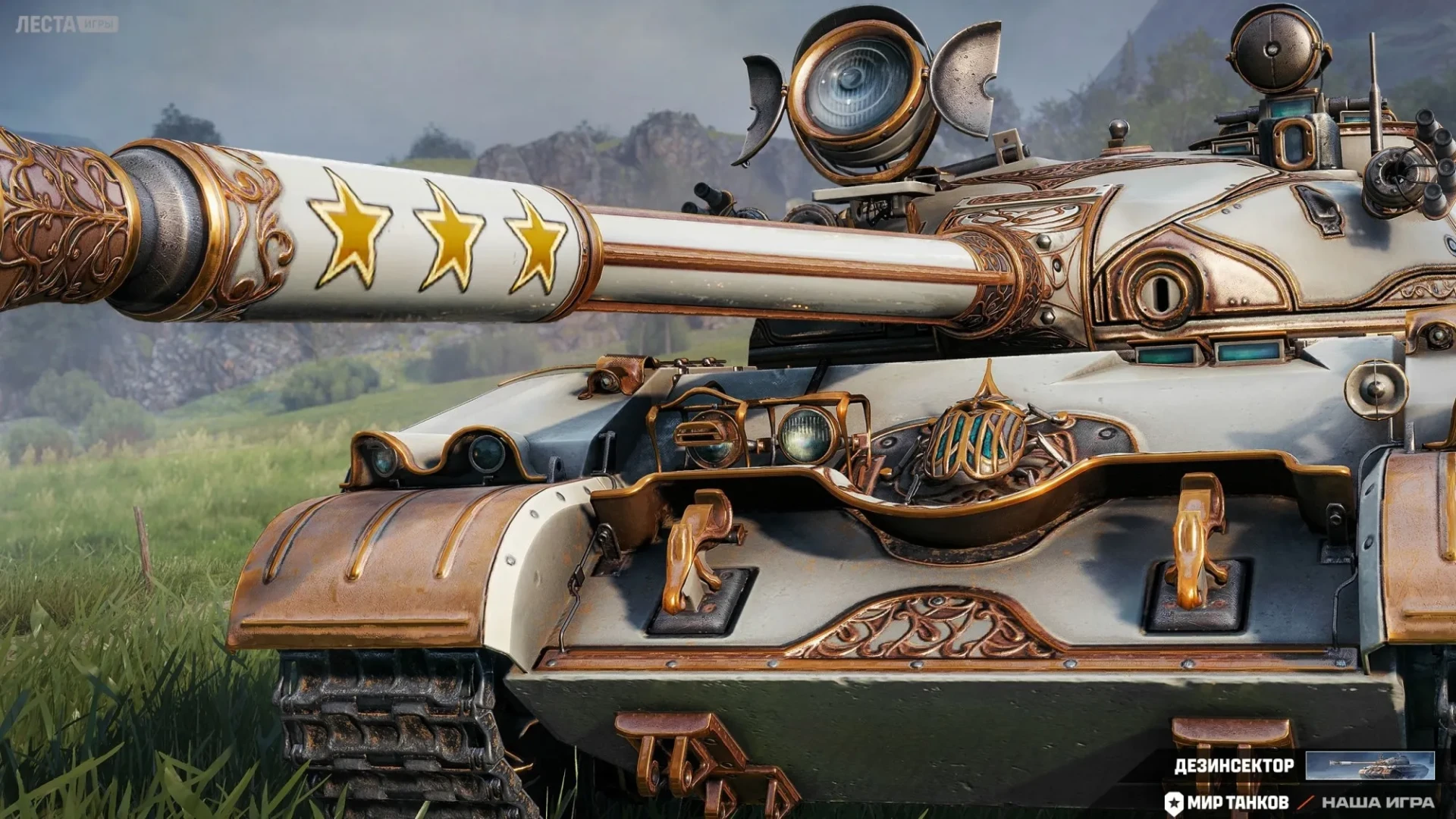
Task: Click the Леста Игры logo
Action: point(67,24)
